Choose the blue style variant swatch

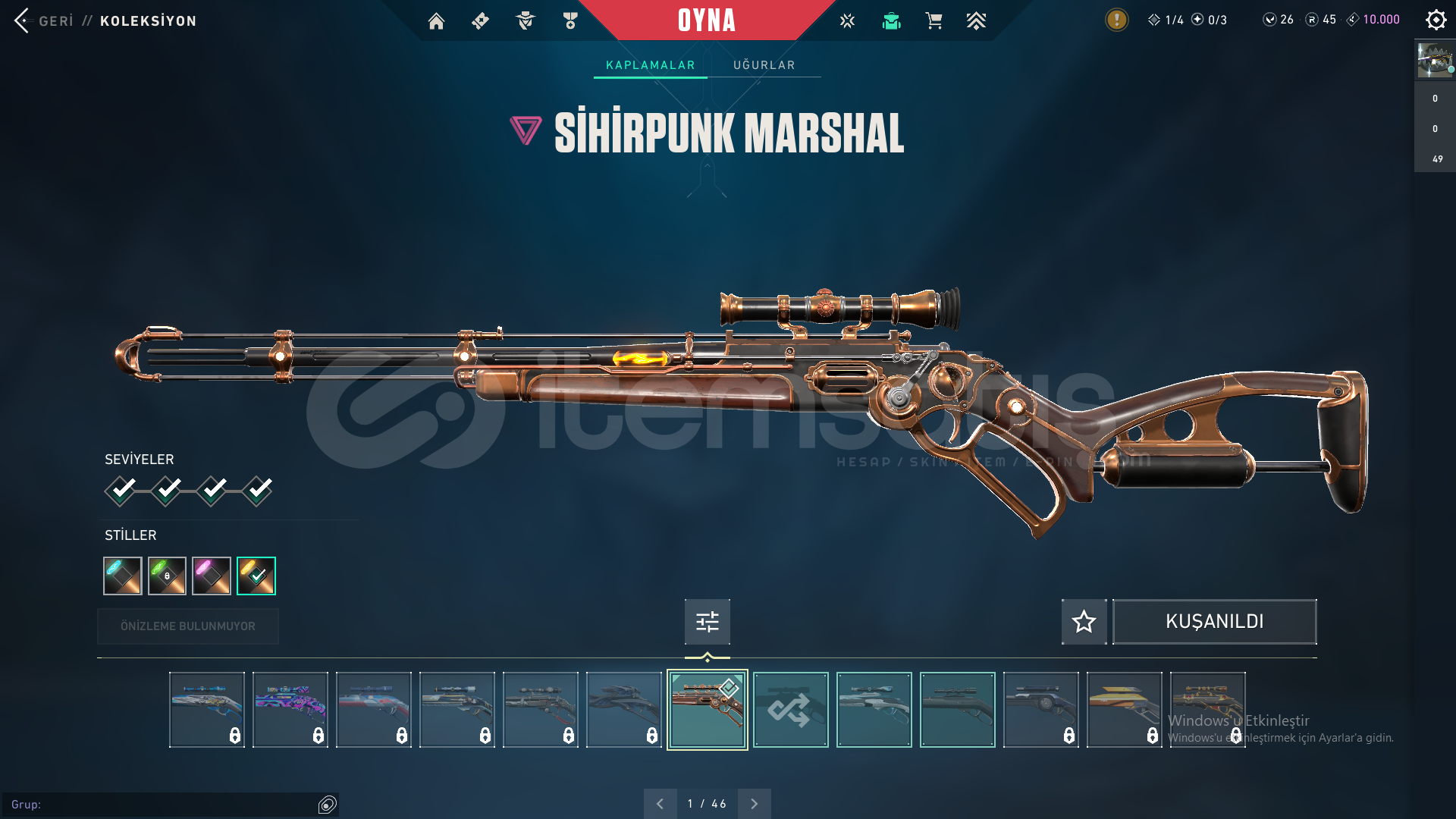coord(123,576)
